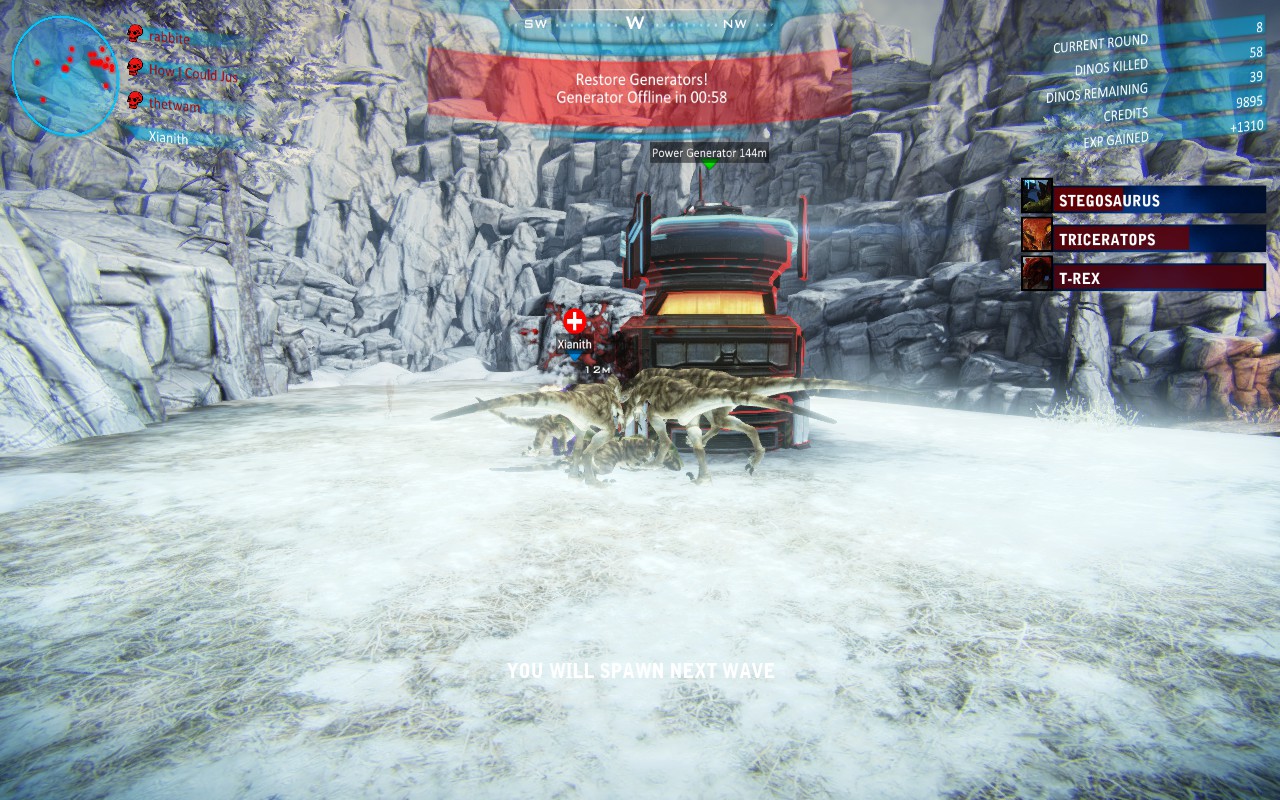Click the compass heading strip
The image size is (1280, 800).
636,22
